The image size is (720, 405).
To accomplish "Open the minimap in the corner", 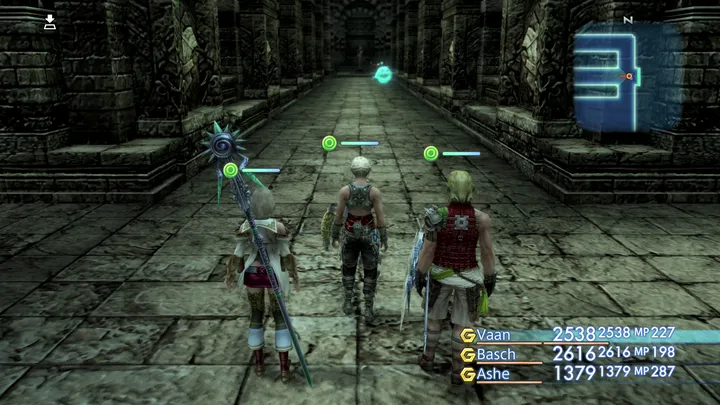I will pyautogui.click(x=627, y=77).
